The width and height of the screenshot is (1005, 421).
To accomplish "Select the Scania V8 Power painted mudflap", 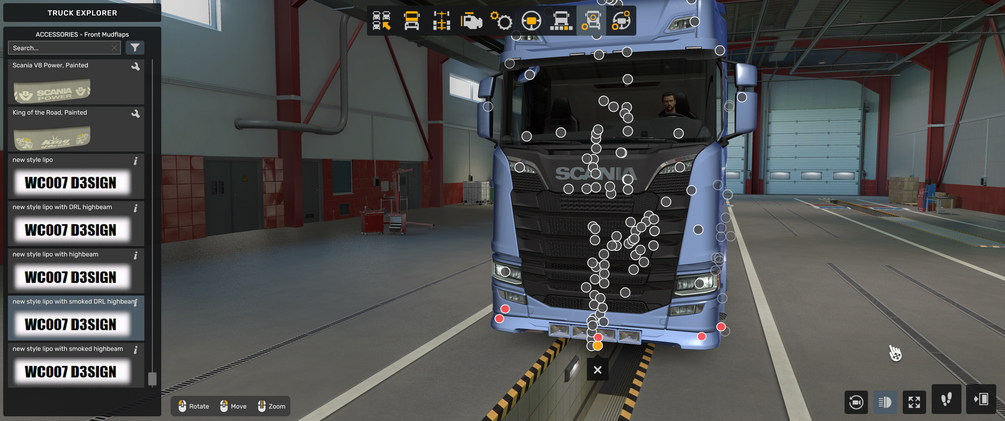I will (77, 83).
